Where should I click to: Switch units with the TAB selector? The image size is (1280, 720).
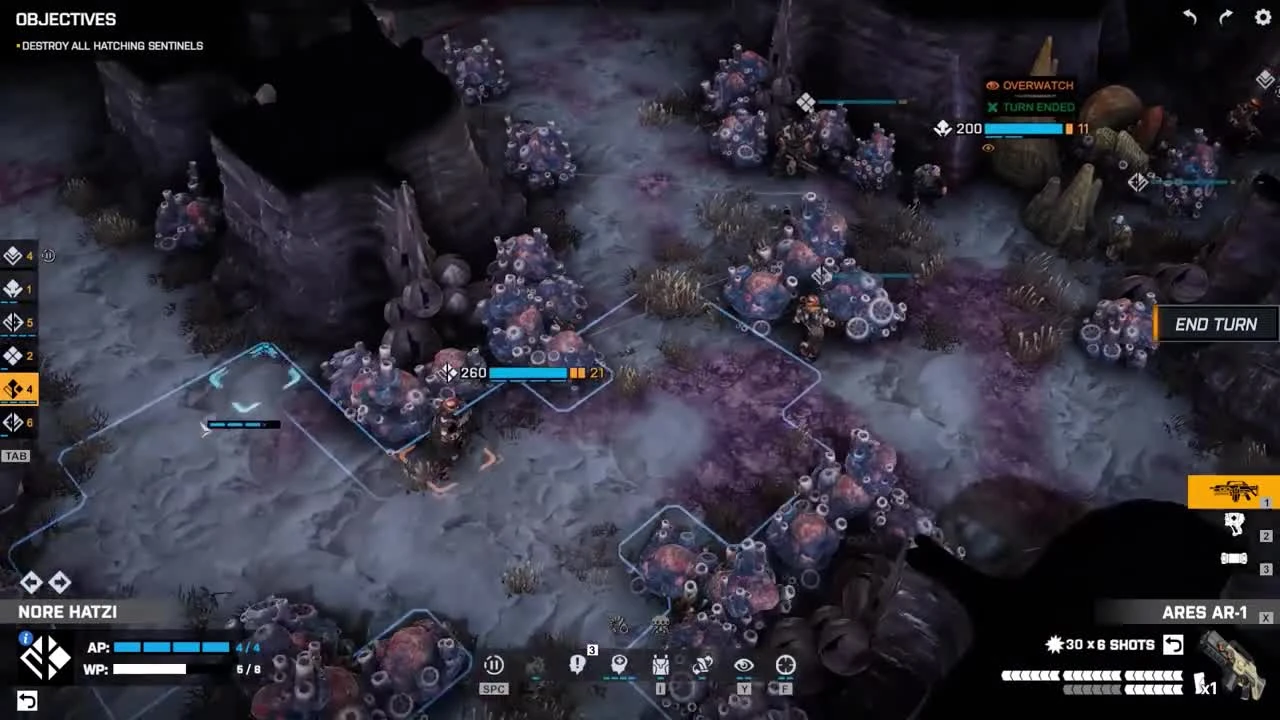(x=15, y=455)
